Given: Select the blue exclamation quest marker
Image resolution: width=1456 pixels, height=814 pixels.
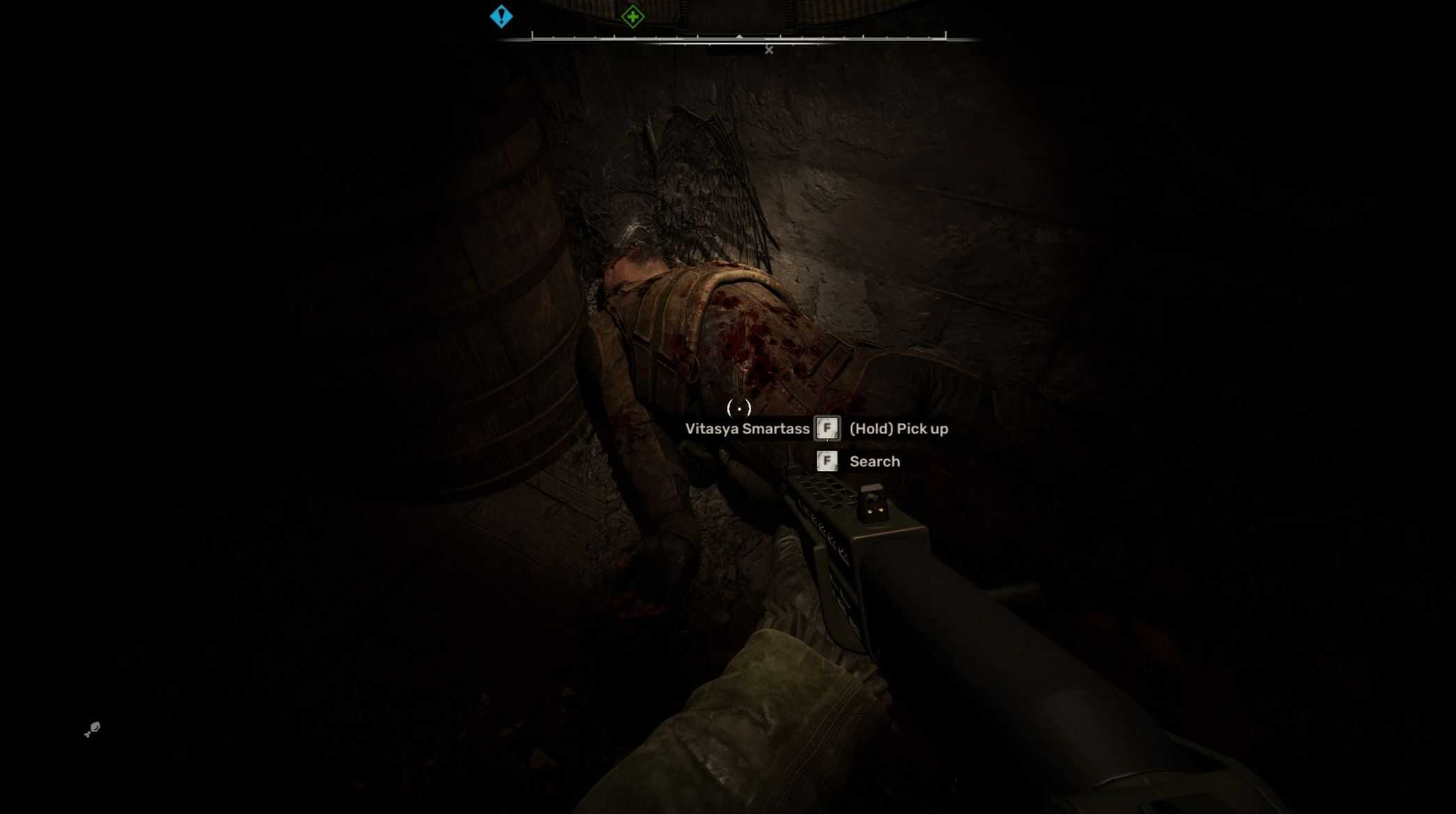Looking at the screenshot, I should tap(501, 16).
